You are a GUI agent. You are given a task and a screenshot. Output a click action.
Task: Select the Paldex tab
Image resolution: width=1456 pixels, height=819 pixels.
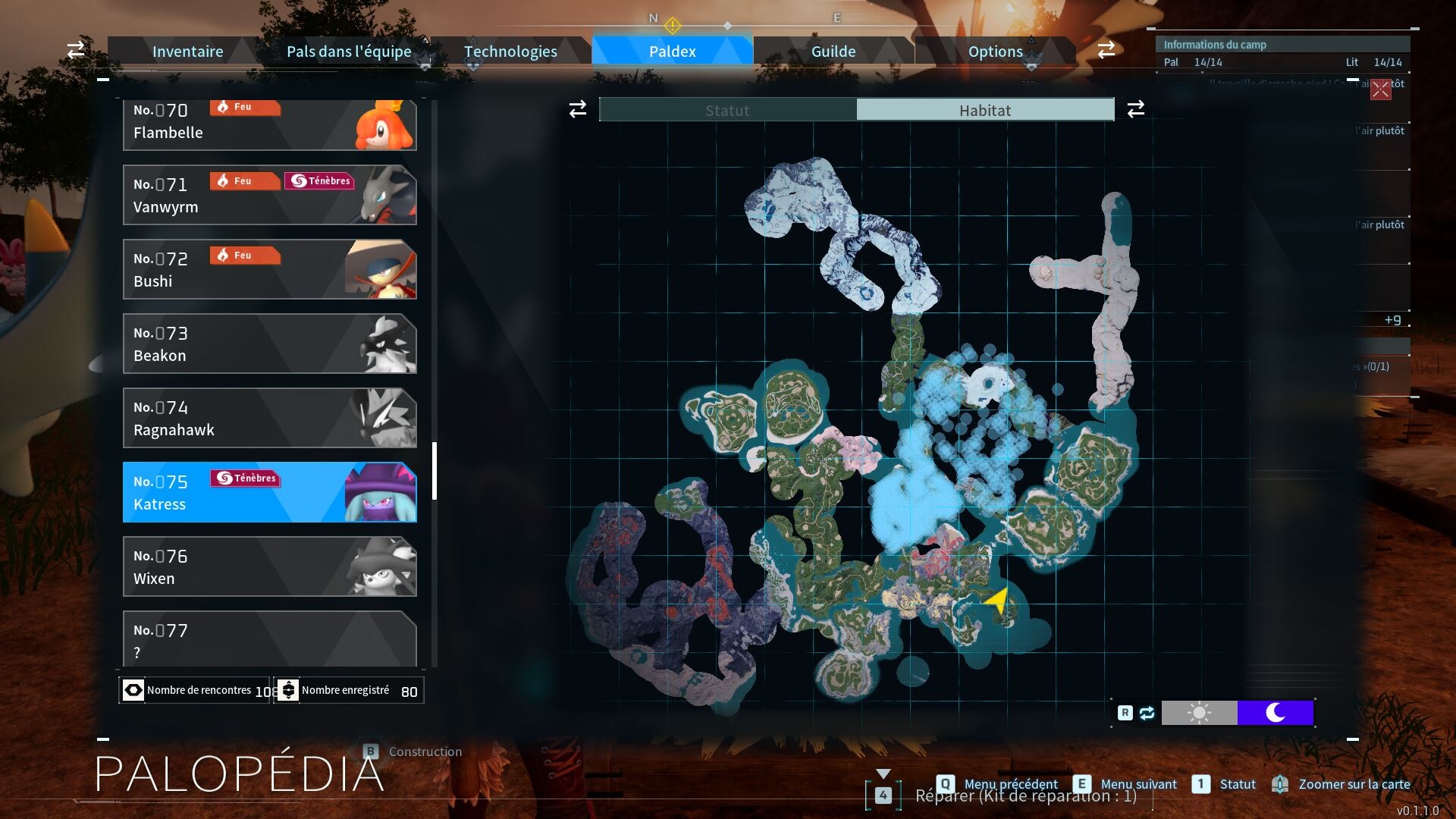point(672,52)
